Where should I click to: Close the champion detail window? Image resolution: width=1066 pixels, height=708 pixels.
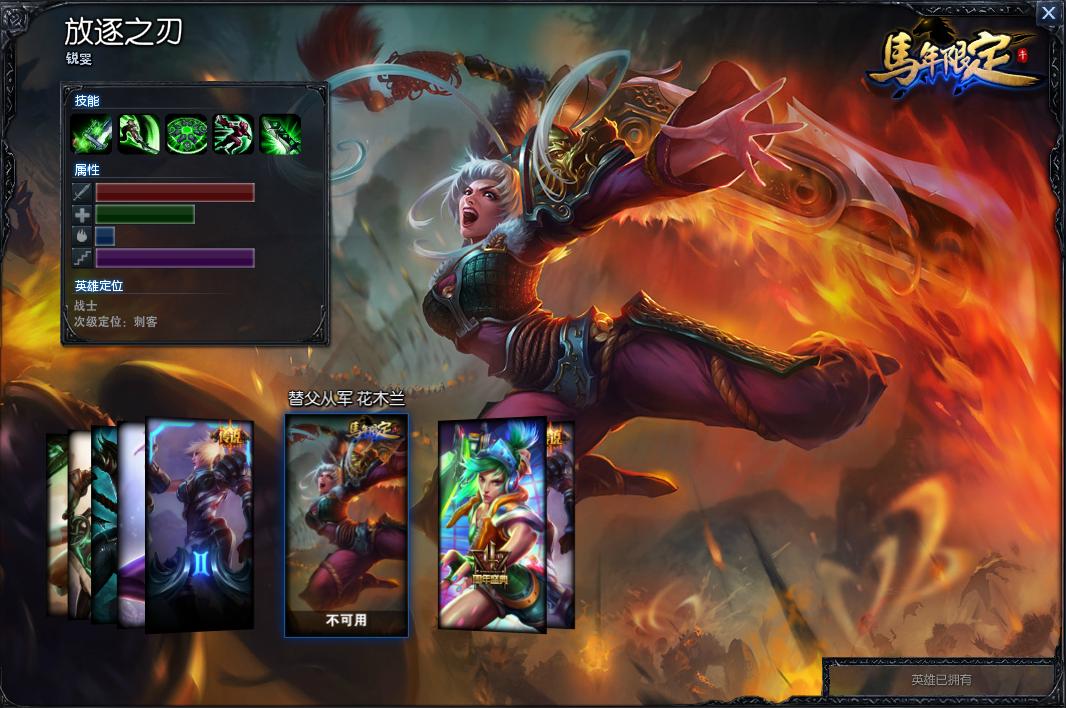(x=1048, y=13)
